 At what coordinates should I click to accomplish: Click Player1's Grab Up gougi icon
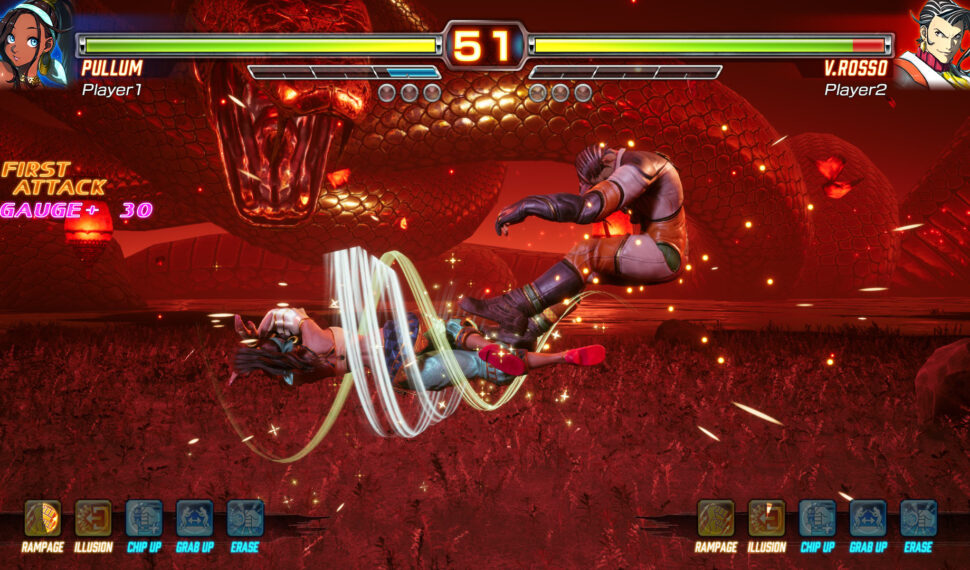195,518
